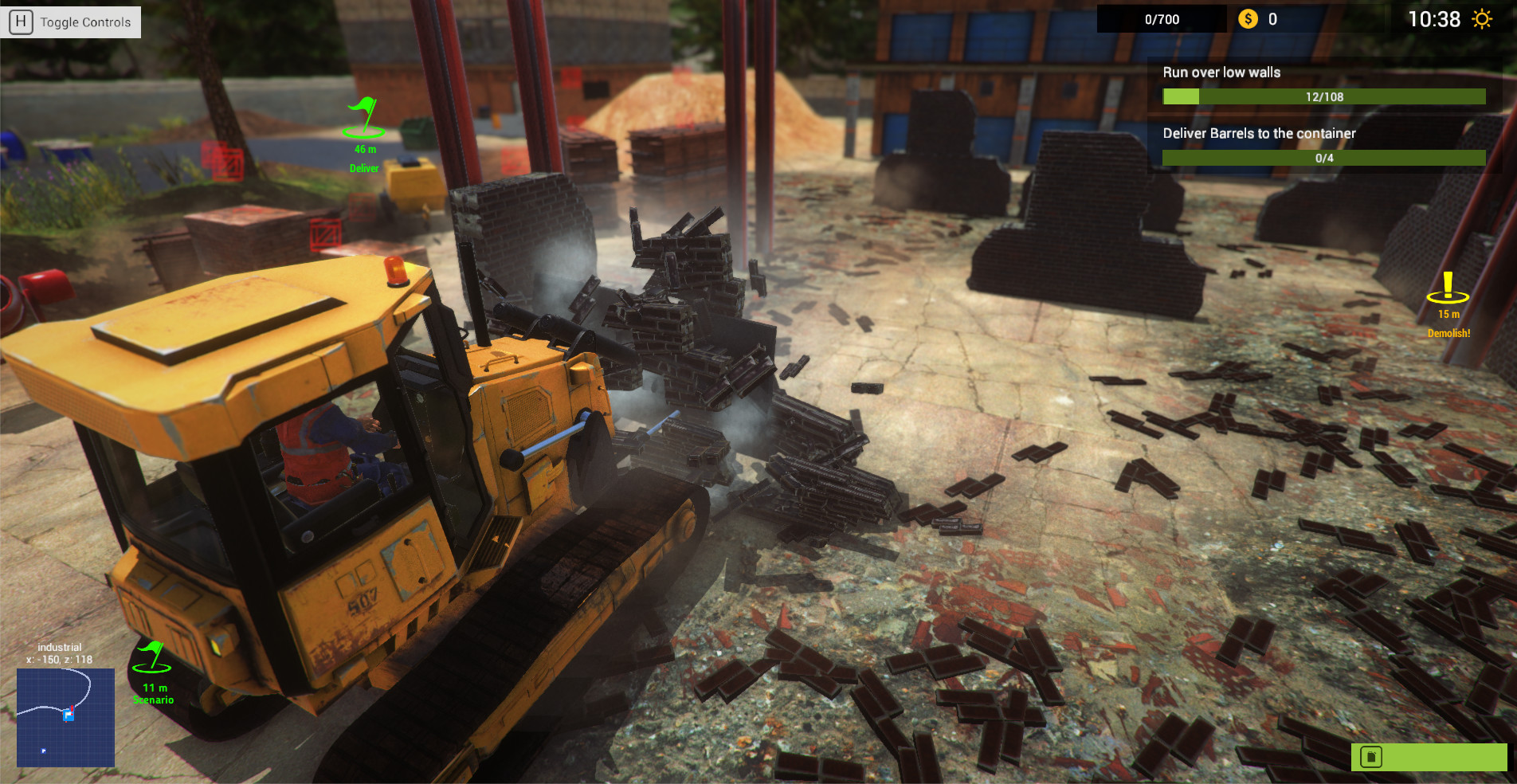Click the Deliver Barrels to the container objective text
This screenshot has width=1517, height=784.
point(1259,133)
